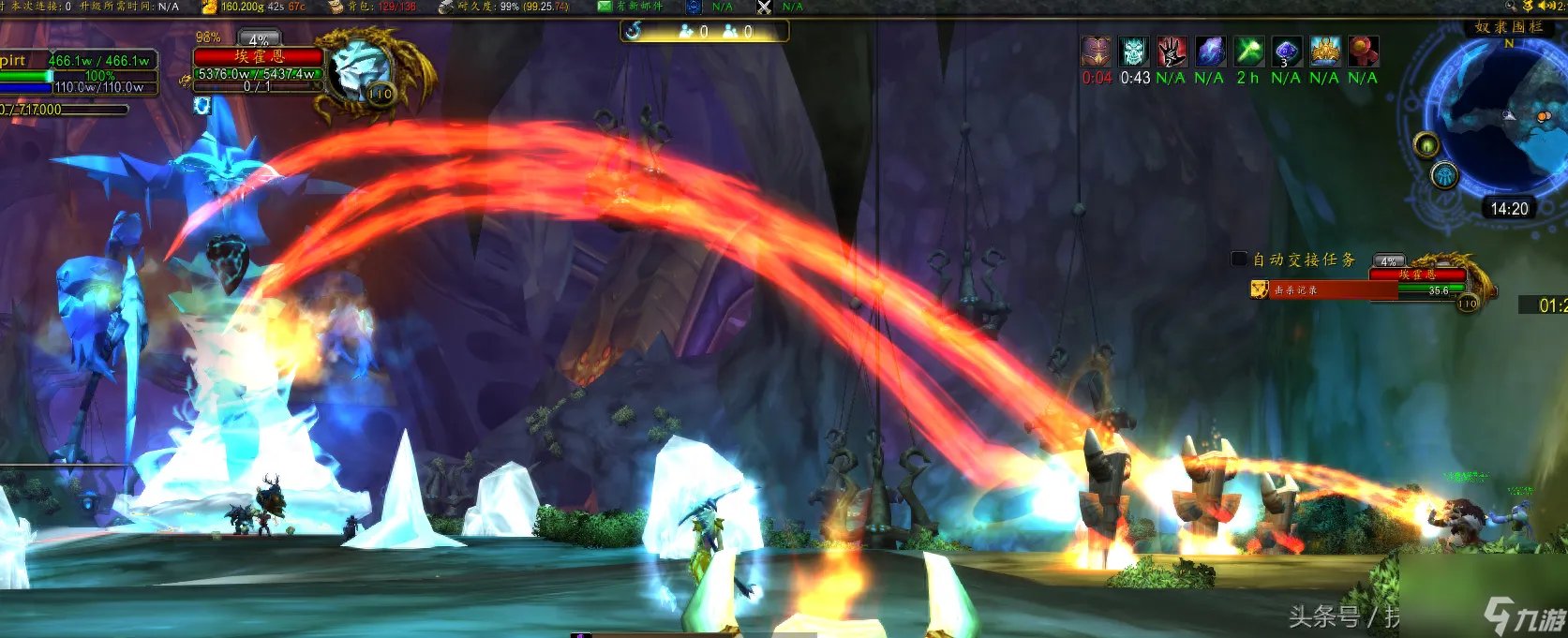Open bags from the 背包 counter
This screenshot has width=1568, height=638.
coord(374,7)
